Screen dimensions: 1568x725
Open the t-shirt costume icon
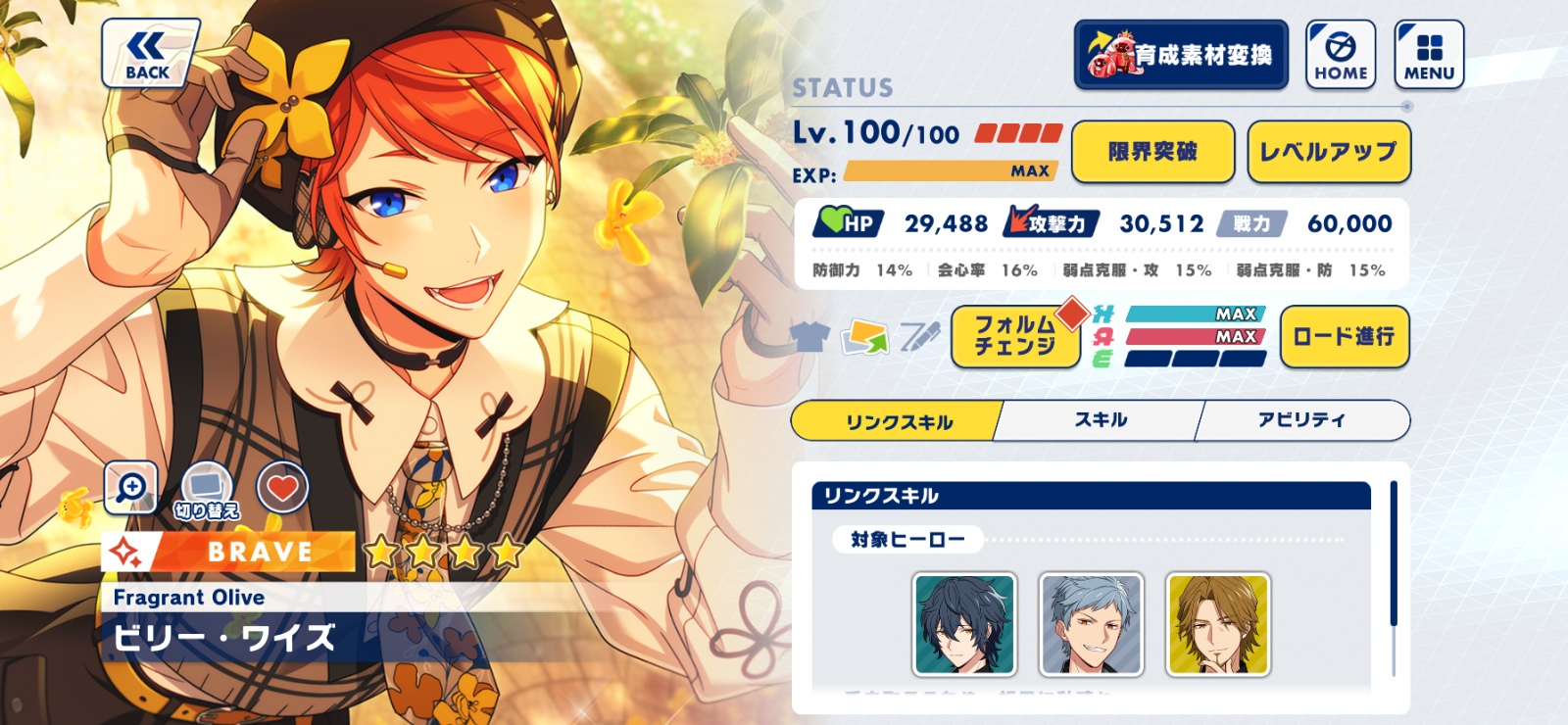point(809,337)
